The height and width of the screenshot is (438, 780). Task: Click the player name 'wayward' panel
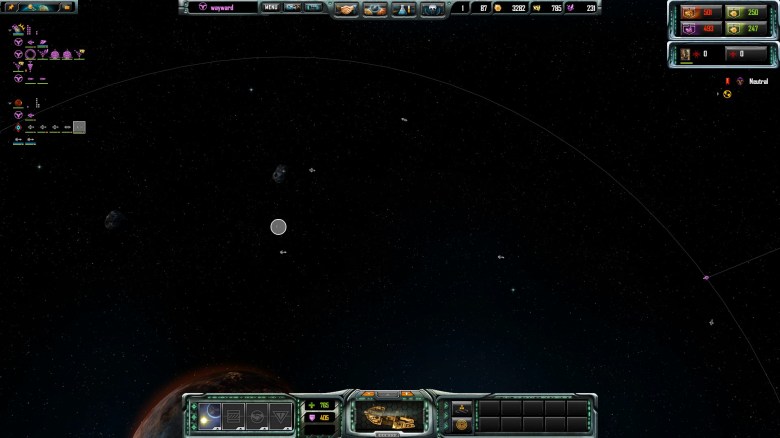[x=222, y=7]
